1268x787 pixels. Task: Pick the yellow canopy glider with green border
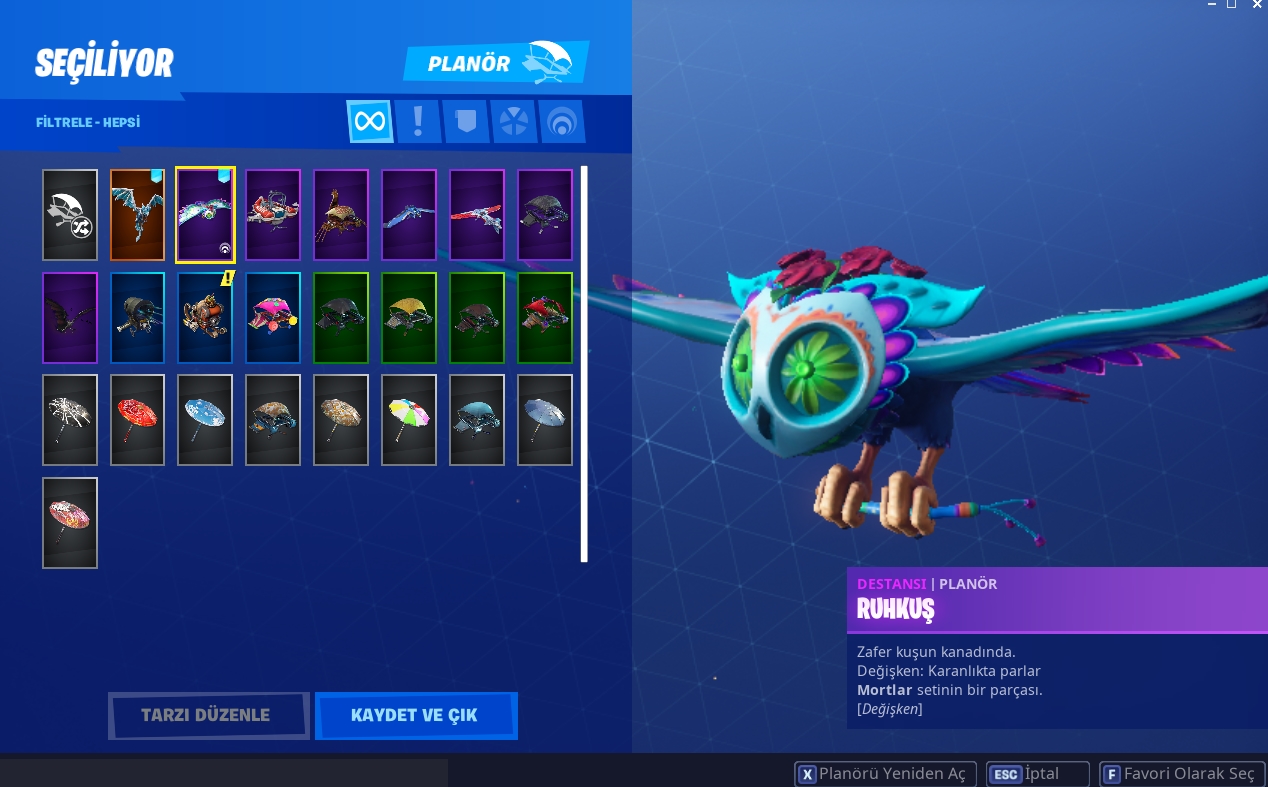pos(409,318)
